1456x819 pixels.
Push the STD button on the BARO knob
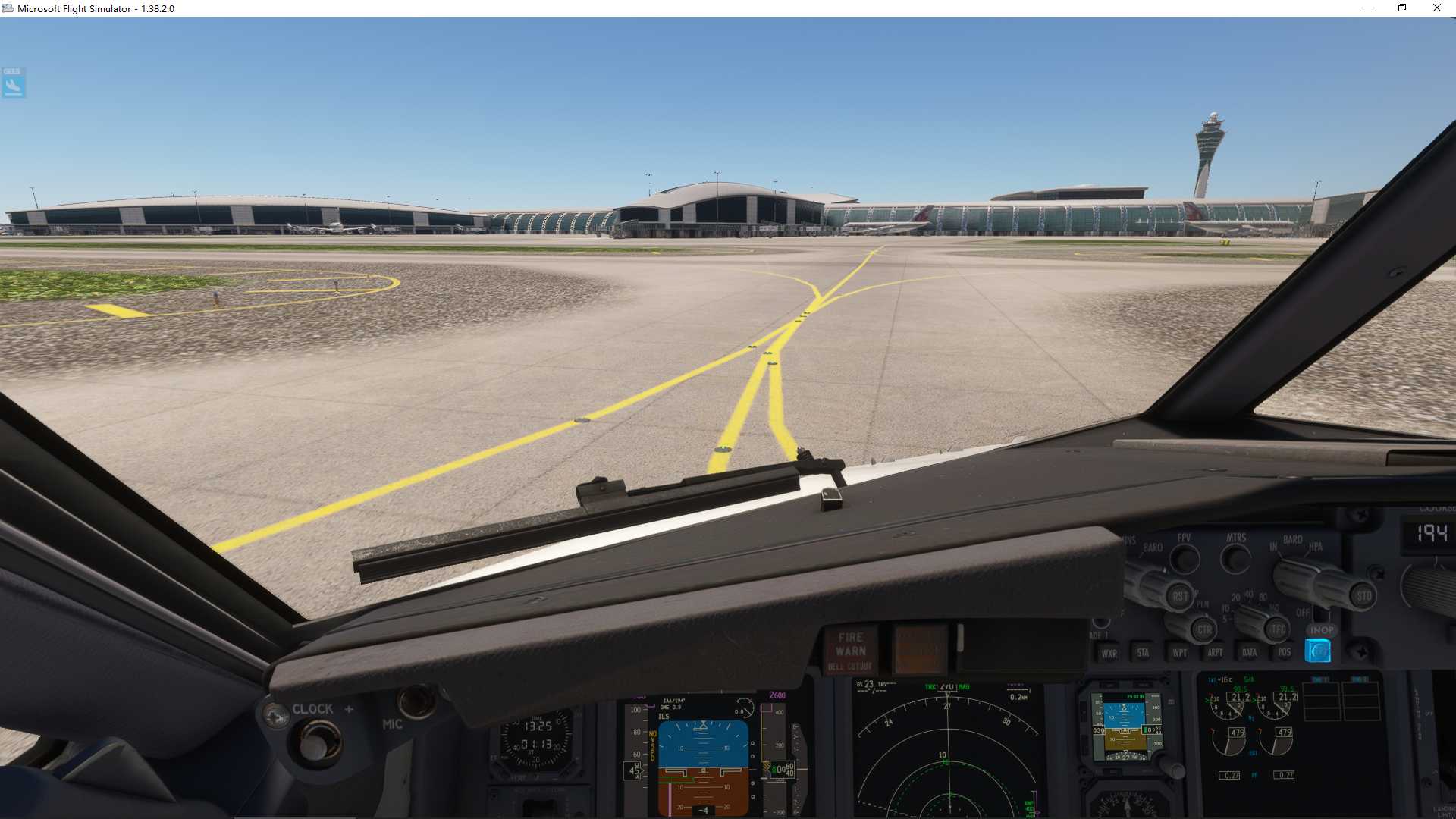tap(1363, 595)
